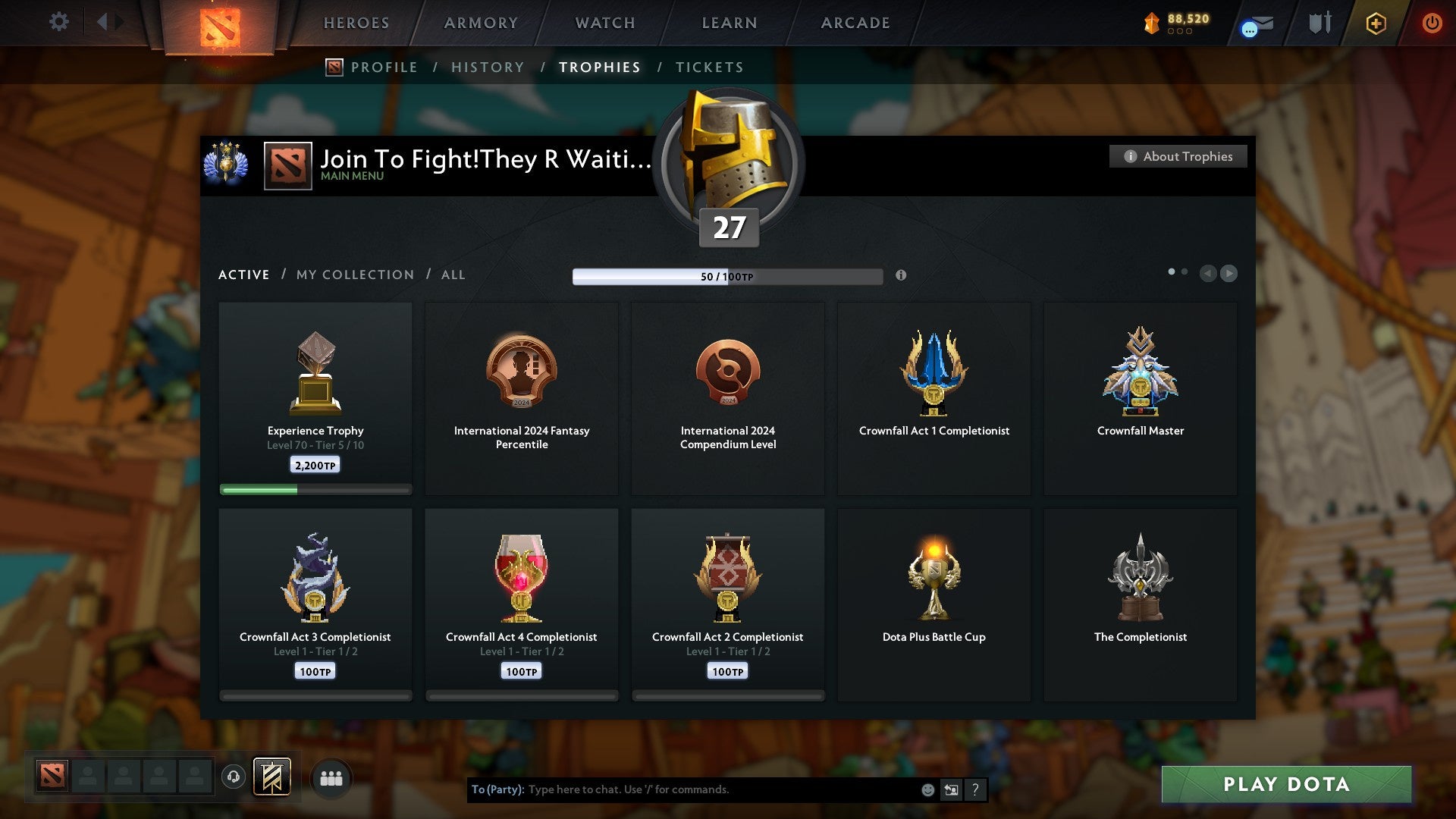The image size is (1456, 819).
Task: Open voice chat headset icon near party slots
Action: click(x=234, y=777)
